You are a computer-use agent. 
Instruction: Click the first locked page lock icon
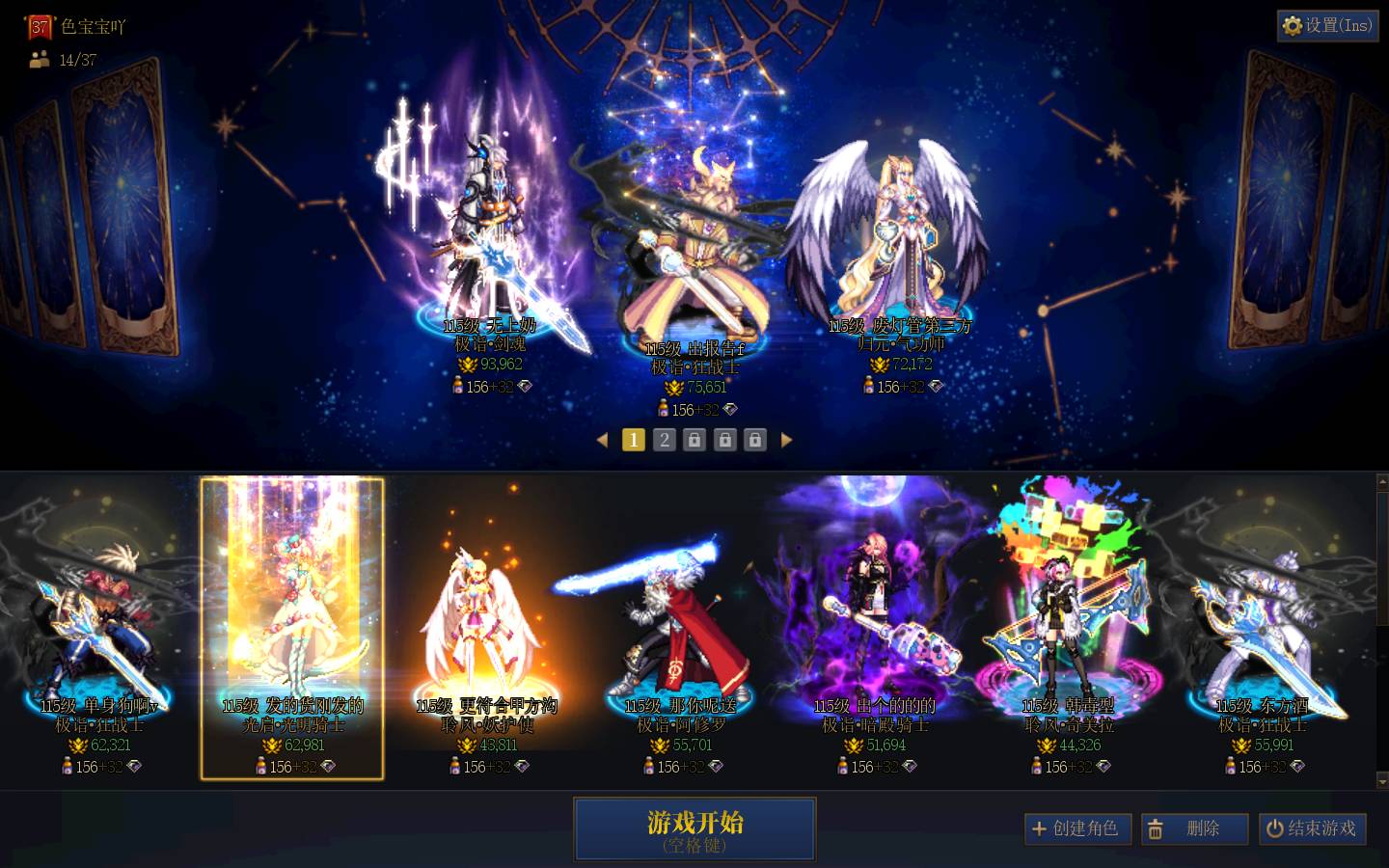click(694, 440)
